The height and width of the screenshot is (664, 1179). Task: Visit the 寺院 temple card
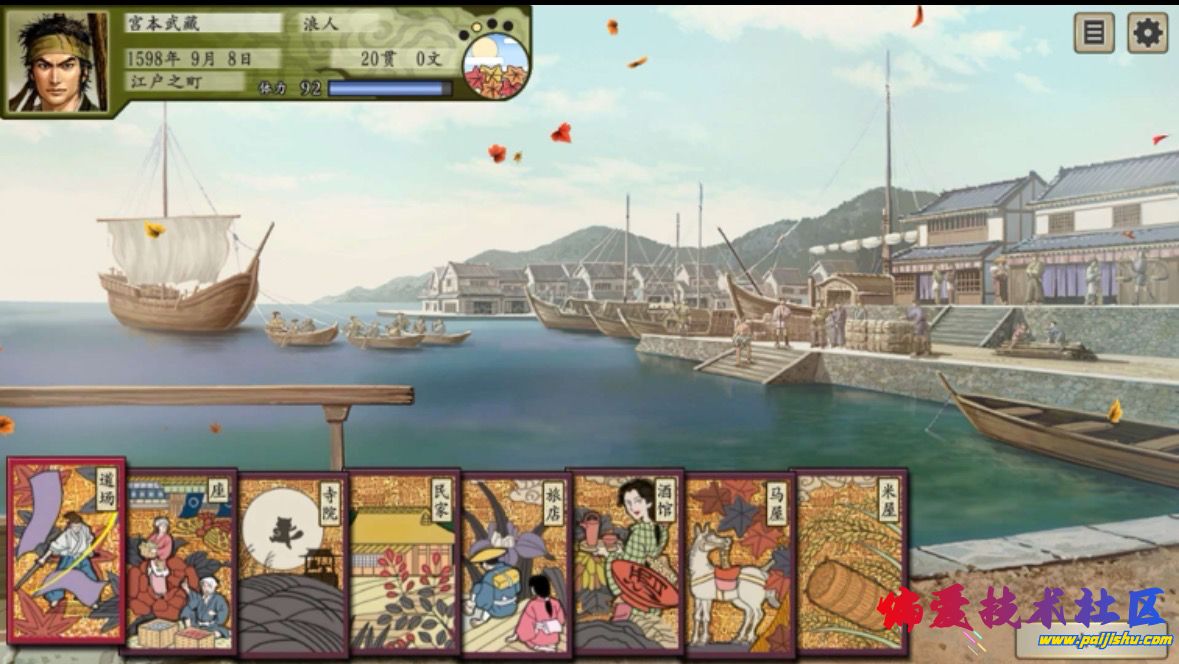[x=292, y=563]
